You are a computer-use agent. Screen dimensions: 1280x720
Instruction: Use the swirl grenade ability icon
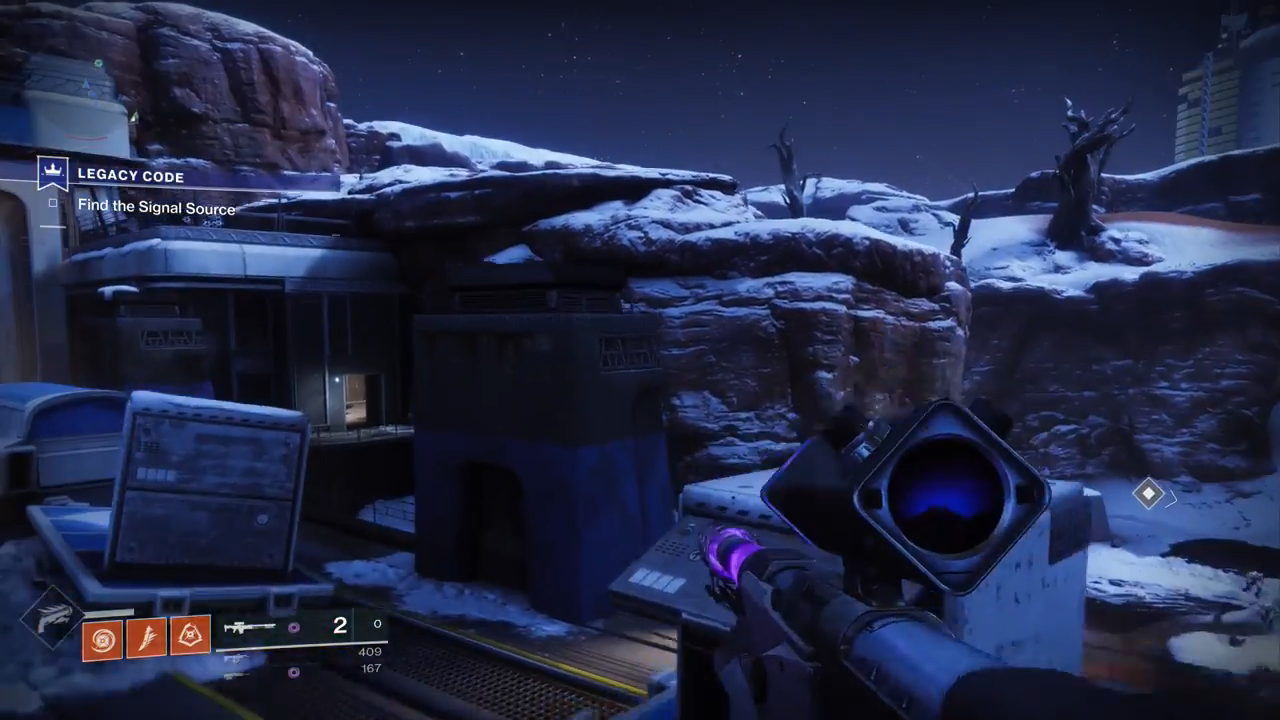(x=102, y=638)
